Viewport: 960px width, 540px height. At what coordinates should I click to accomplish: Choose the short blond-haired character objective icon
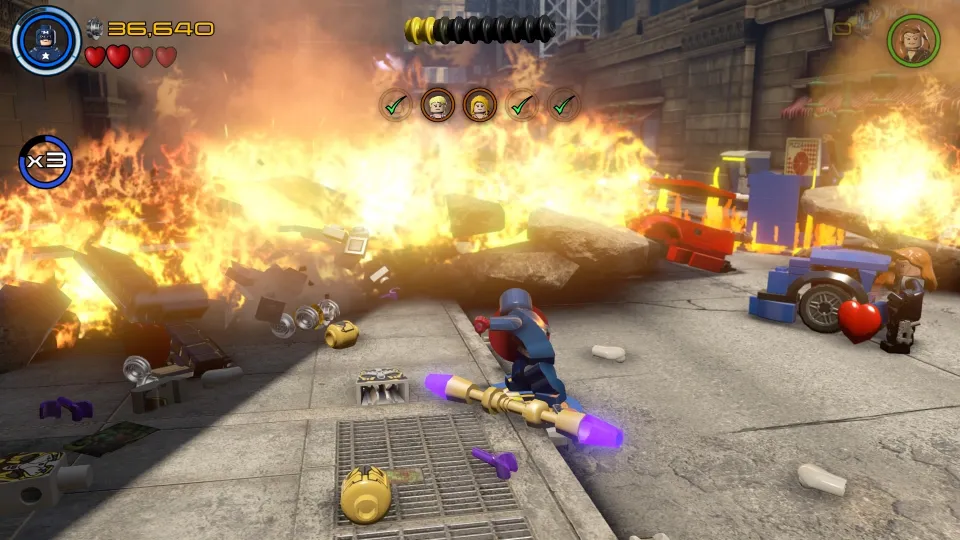(437, 104)
